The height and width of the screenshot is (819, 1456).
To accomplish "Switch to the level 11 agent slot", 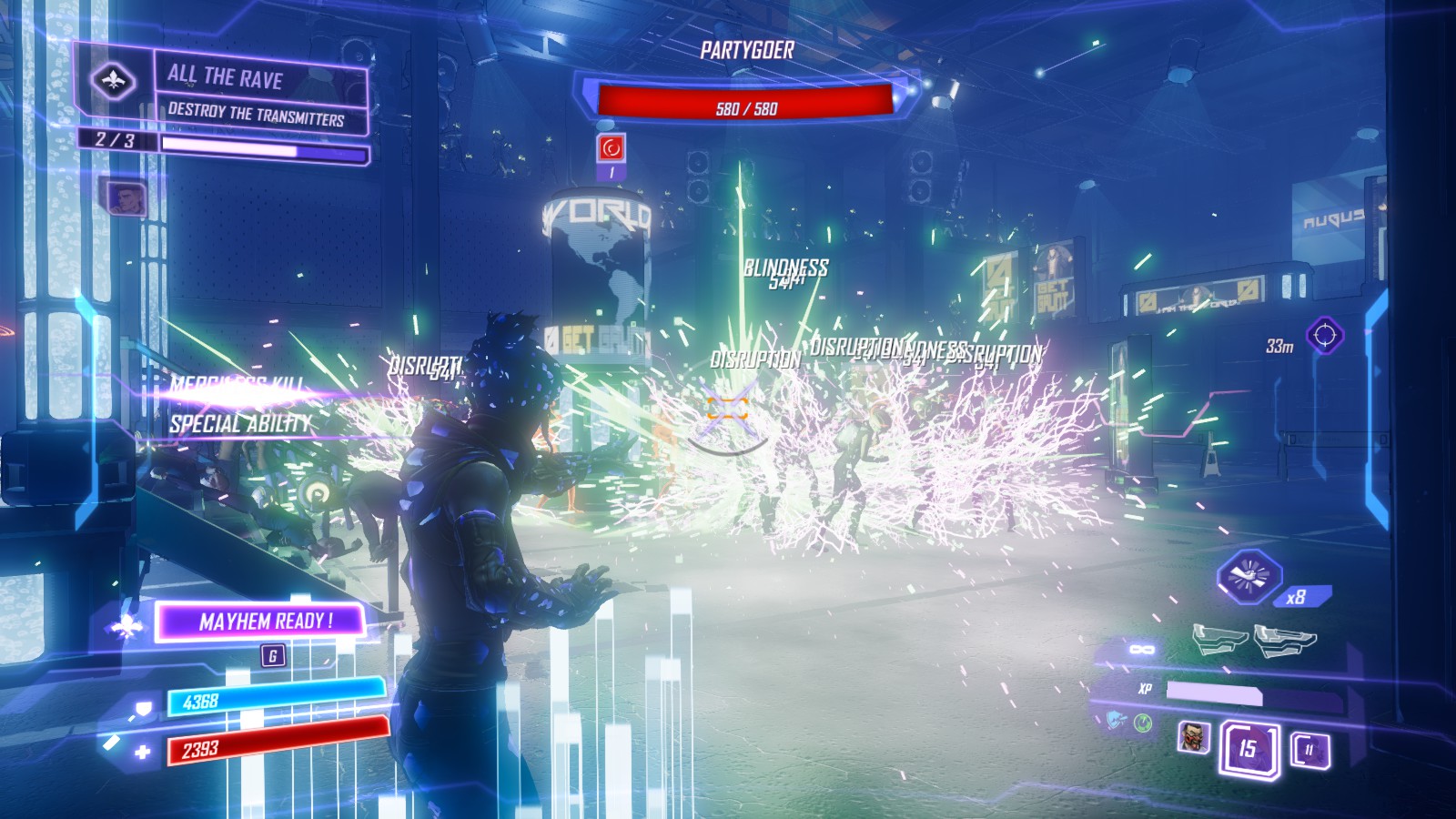I will 1309,750.
